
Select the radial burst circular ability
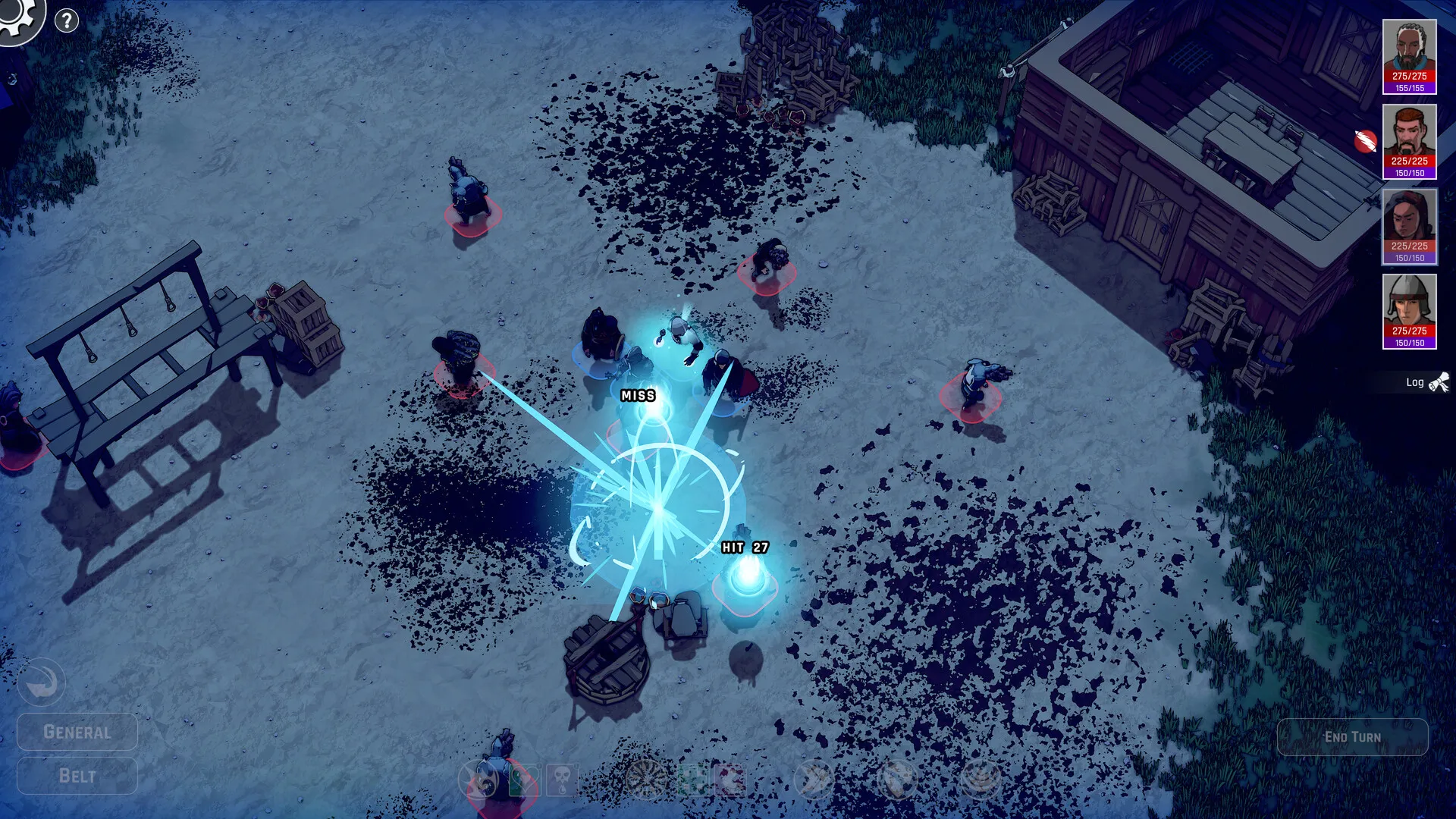[647, 780]
